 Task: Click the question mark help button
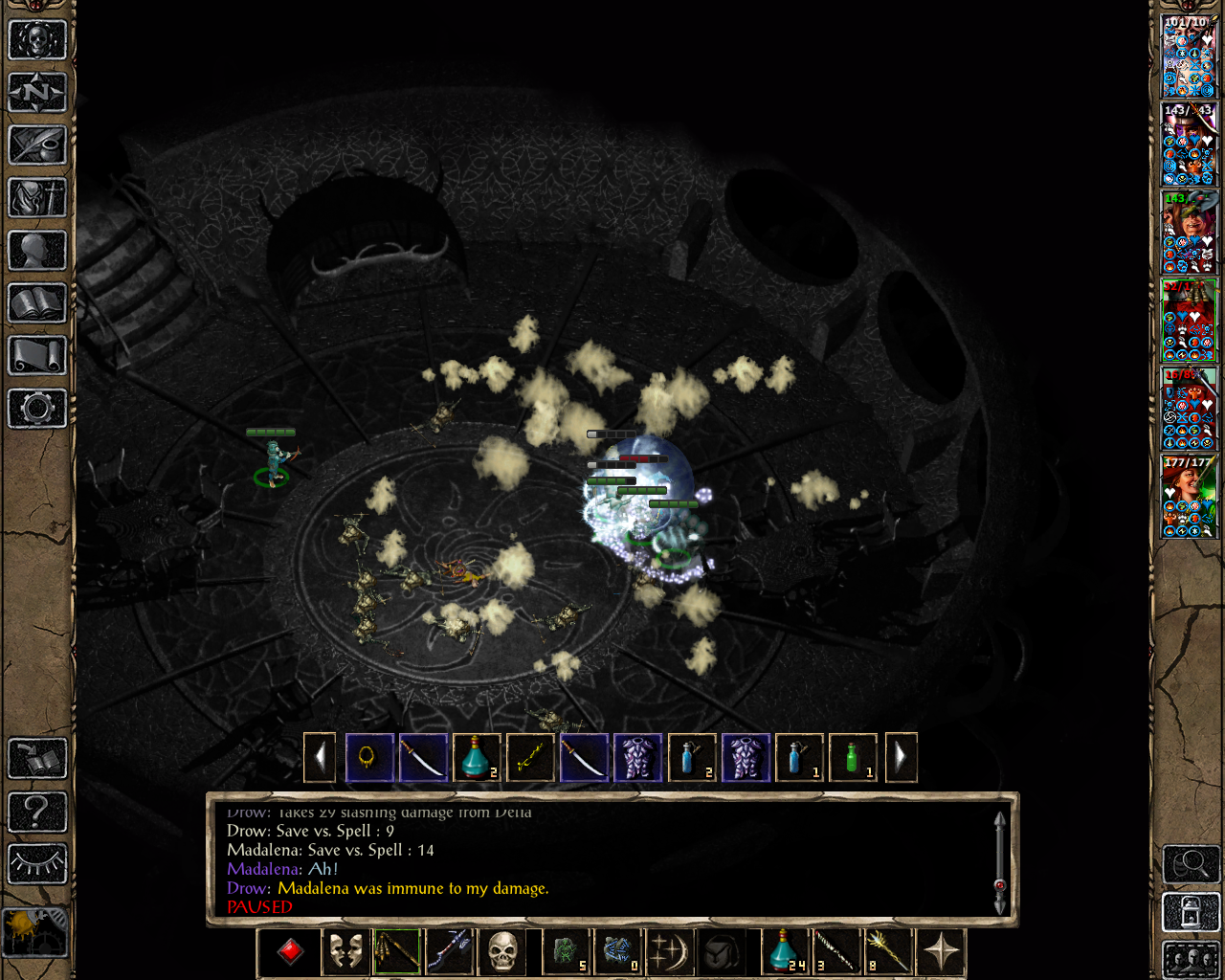tap(37, 812)
